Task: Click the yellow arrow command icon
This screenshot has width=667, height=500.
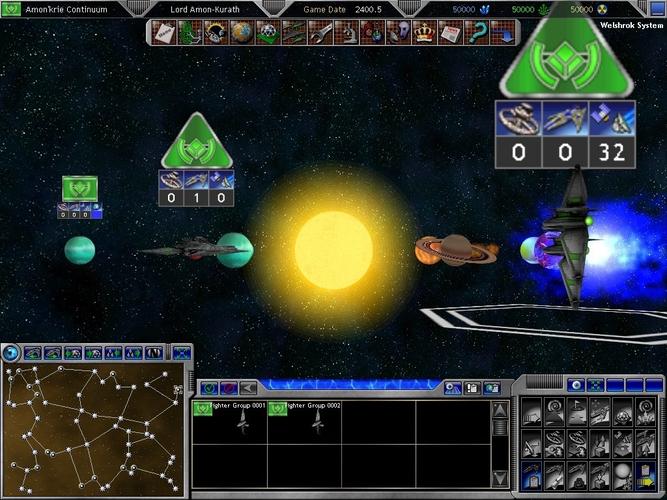Action: 647,481
